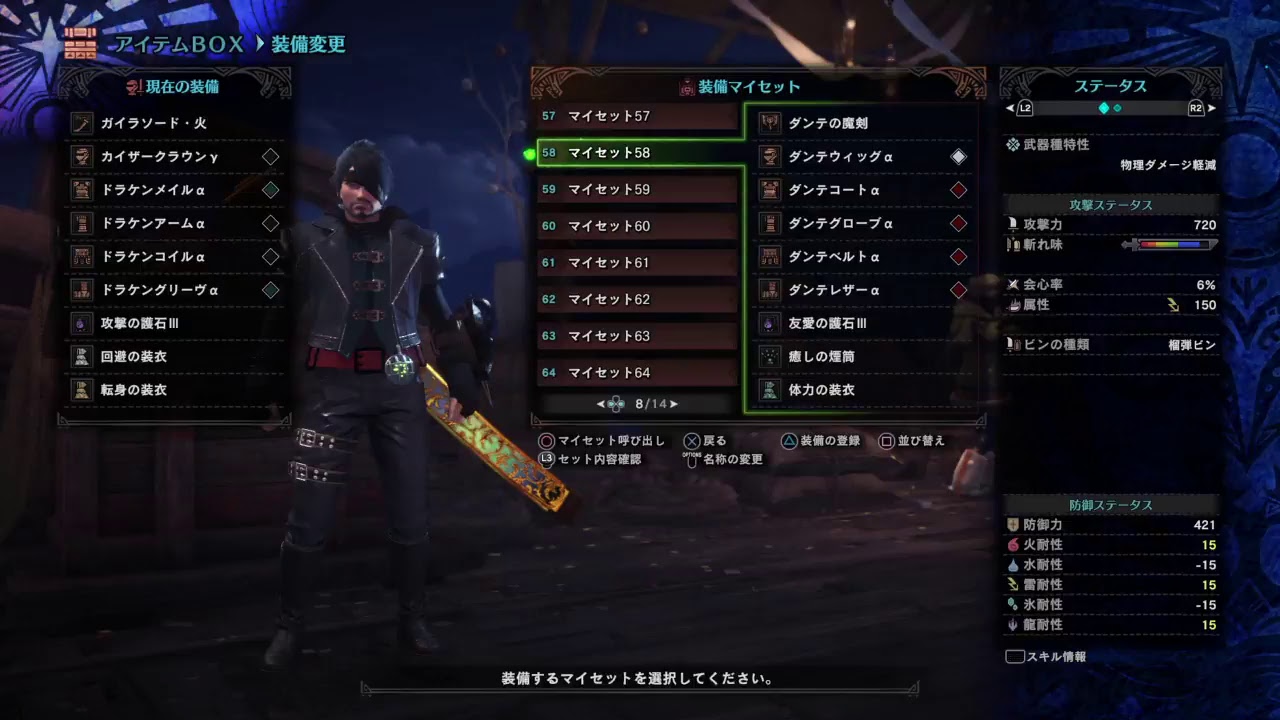Click the ステータス panel header
The height and width of the screenshot is (720, 1280).
(1110, 86)
